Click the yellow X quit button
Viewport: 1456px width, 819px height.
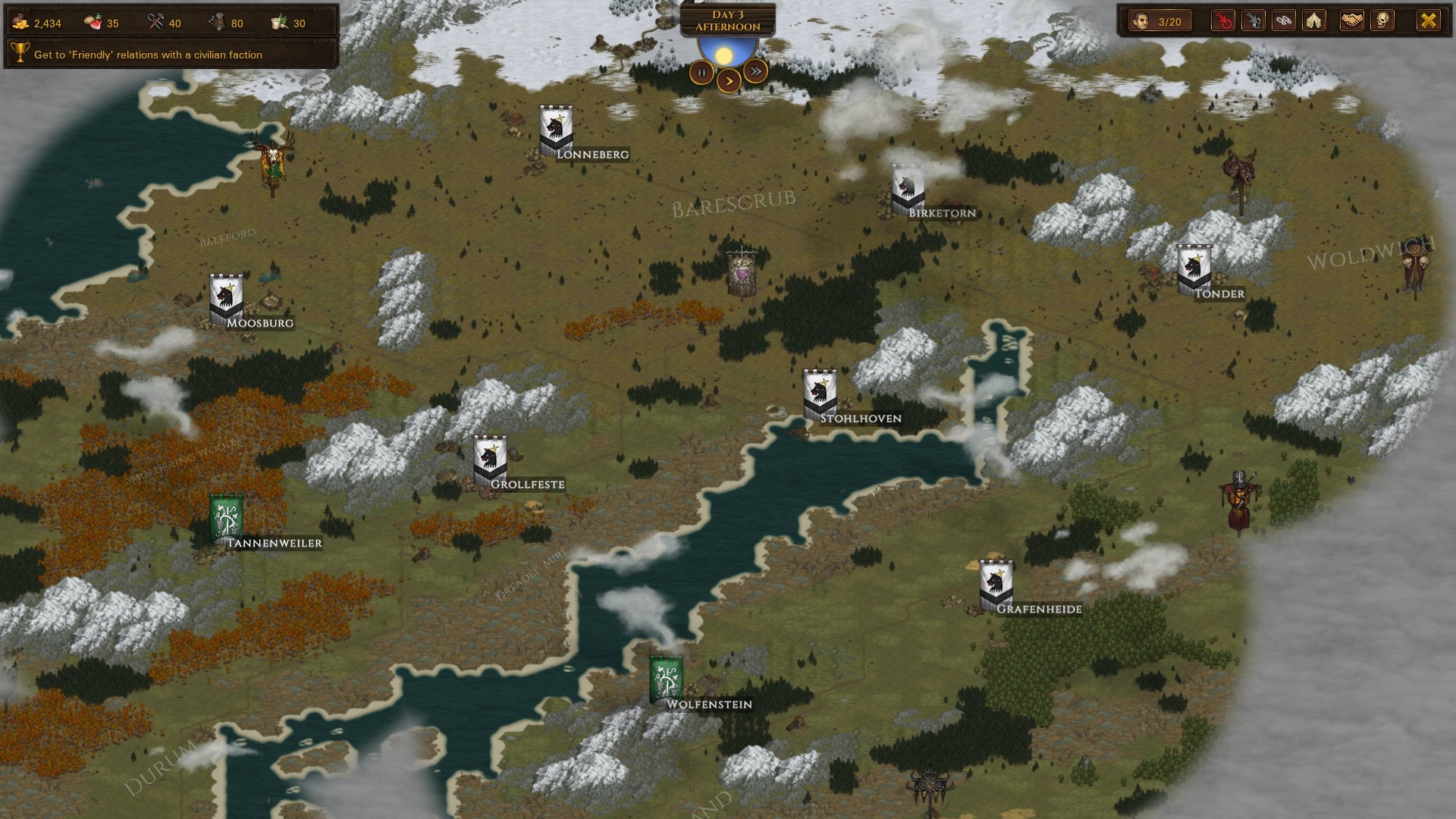(x=1429, y=21)
